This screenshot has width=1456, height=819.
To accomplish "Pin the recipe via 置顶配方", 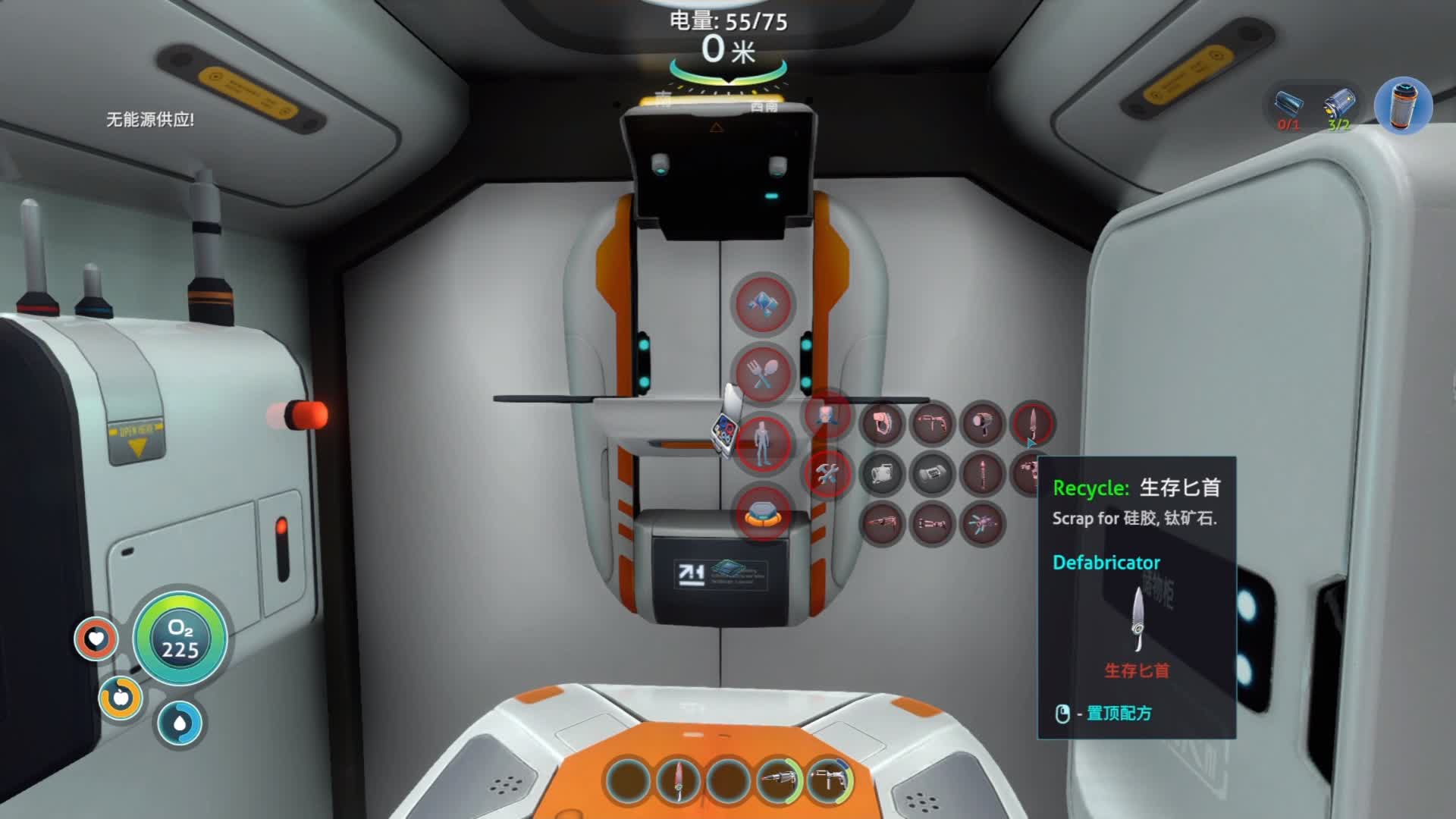I will coord(1119,713).
